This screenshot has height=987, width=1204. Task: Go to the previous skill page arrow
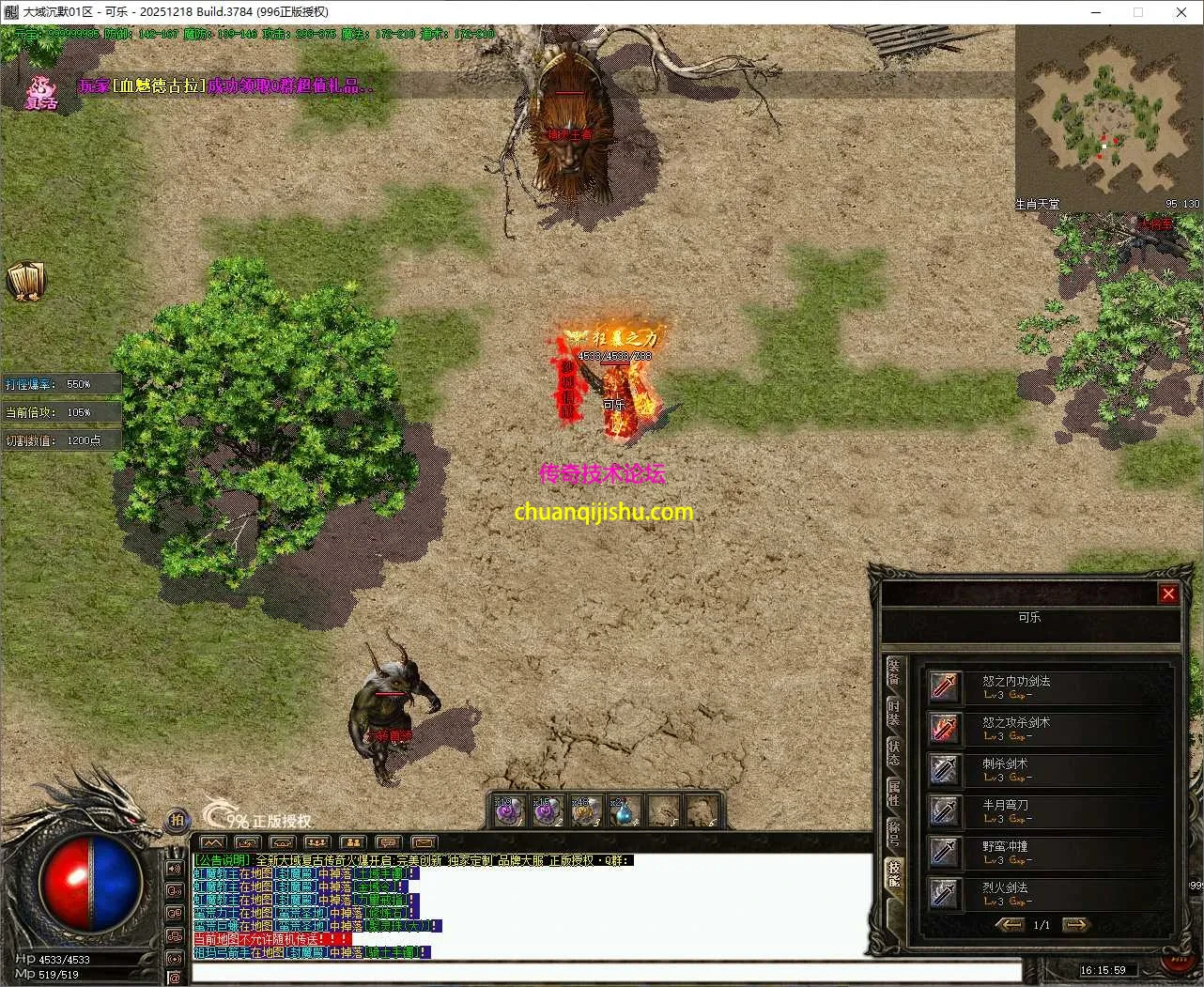point(1010,925)
